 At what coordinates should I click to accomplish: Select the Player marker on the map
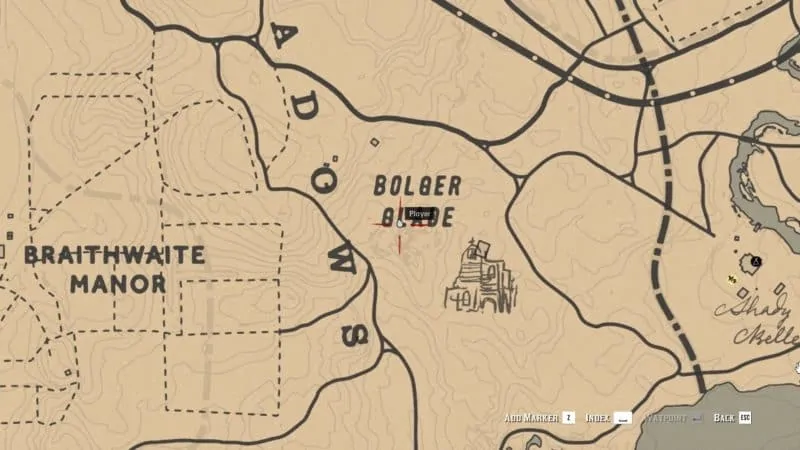click(400, 222)
